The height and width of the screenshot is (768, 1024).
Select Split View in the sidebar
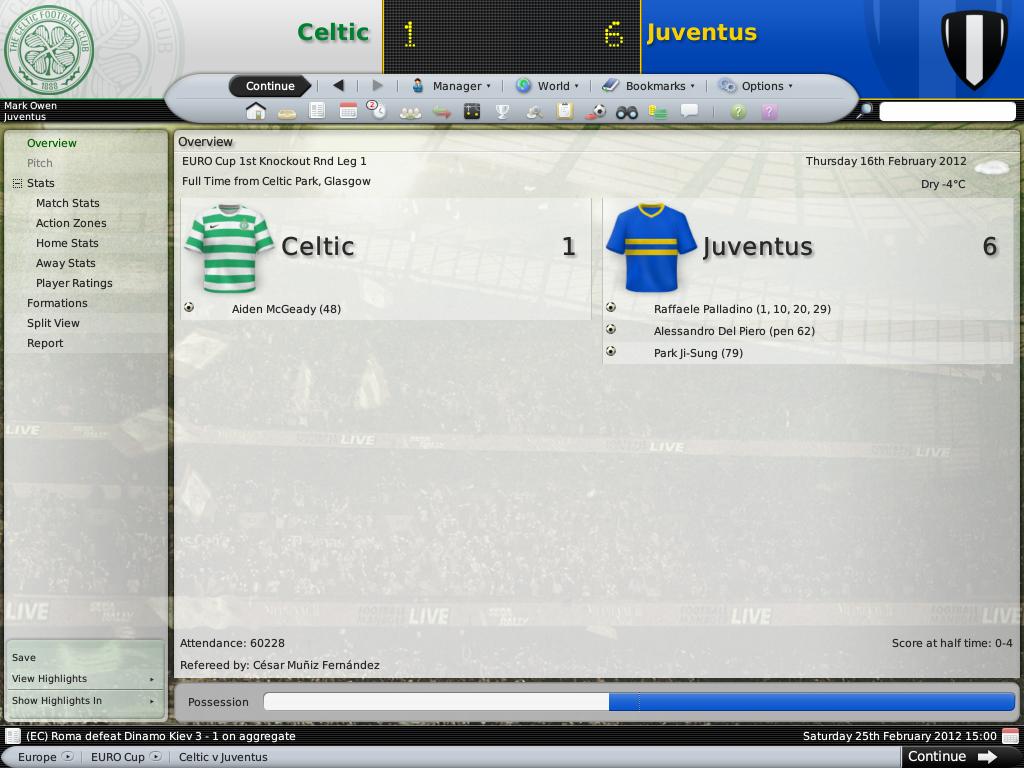53,323
